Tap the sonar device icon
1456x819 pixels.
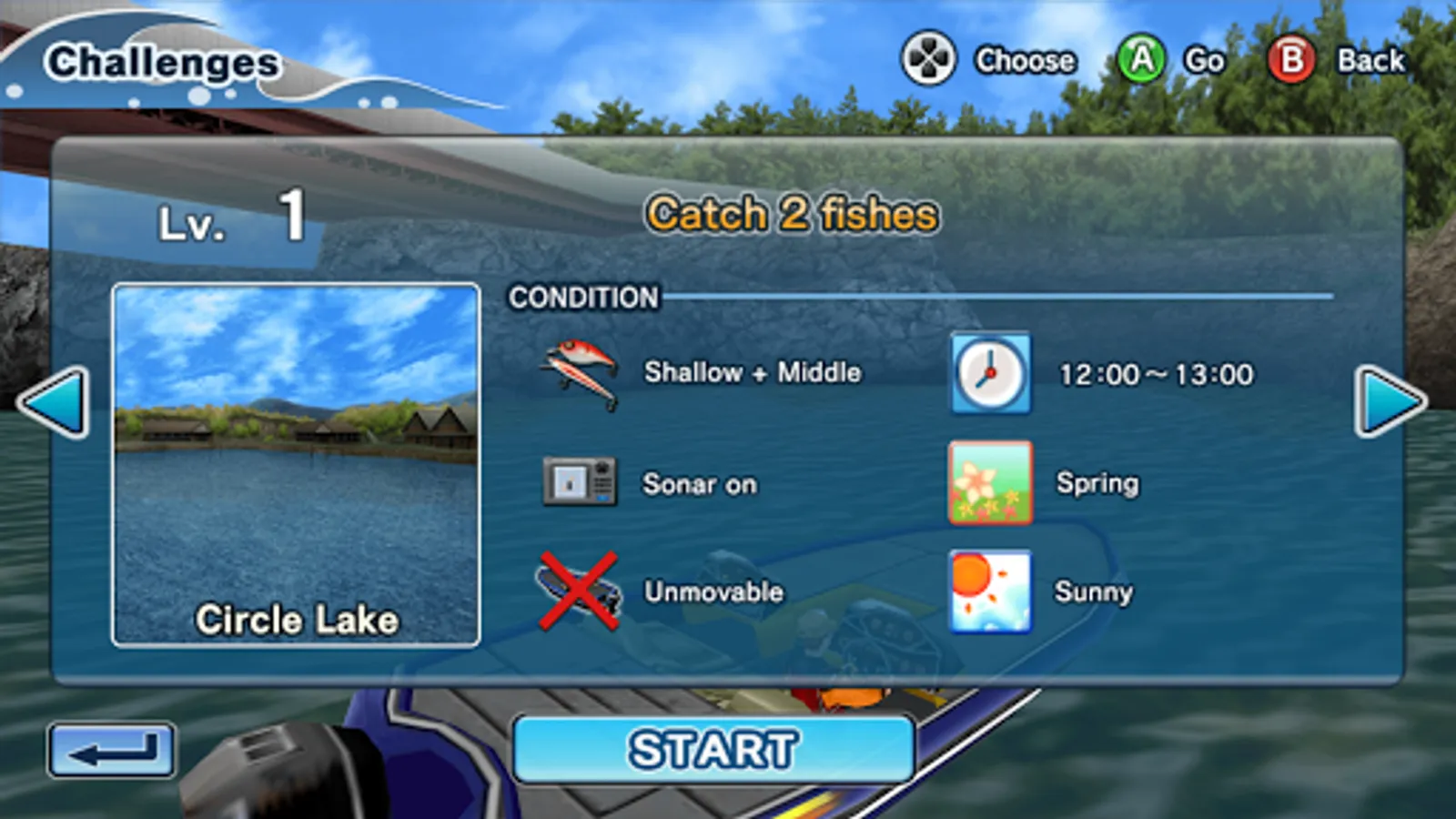pos(582,483)
